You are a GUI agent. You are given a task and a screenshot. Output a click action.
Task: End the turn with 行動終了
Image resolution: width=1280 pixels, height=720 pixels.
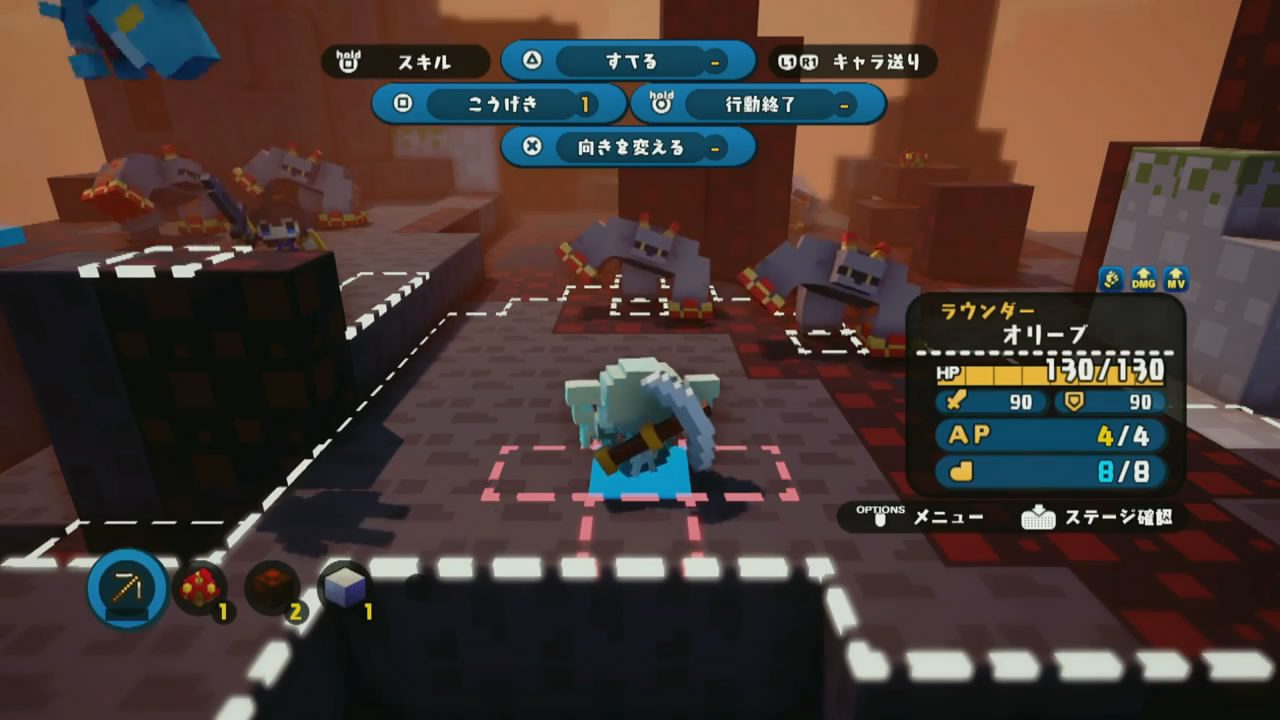pyautogui.click(x=758, y=104)
